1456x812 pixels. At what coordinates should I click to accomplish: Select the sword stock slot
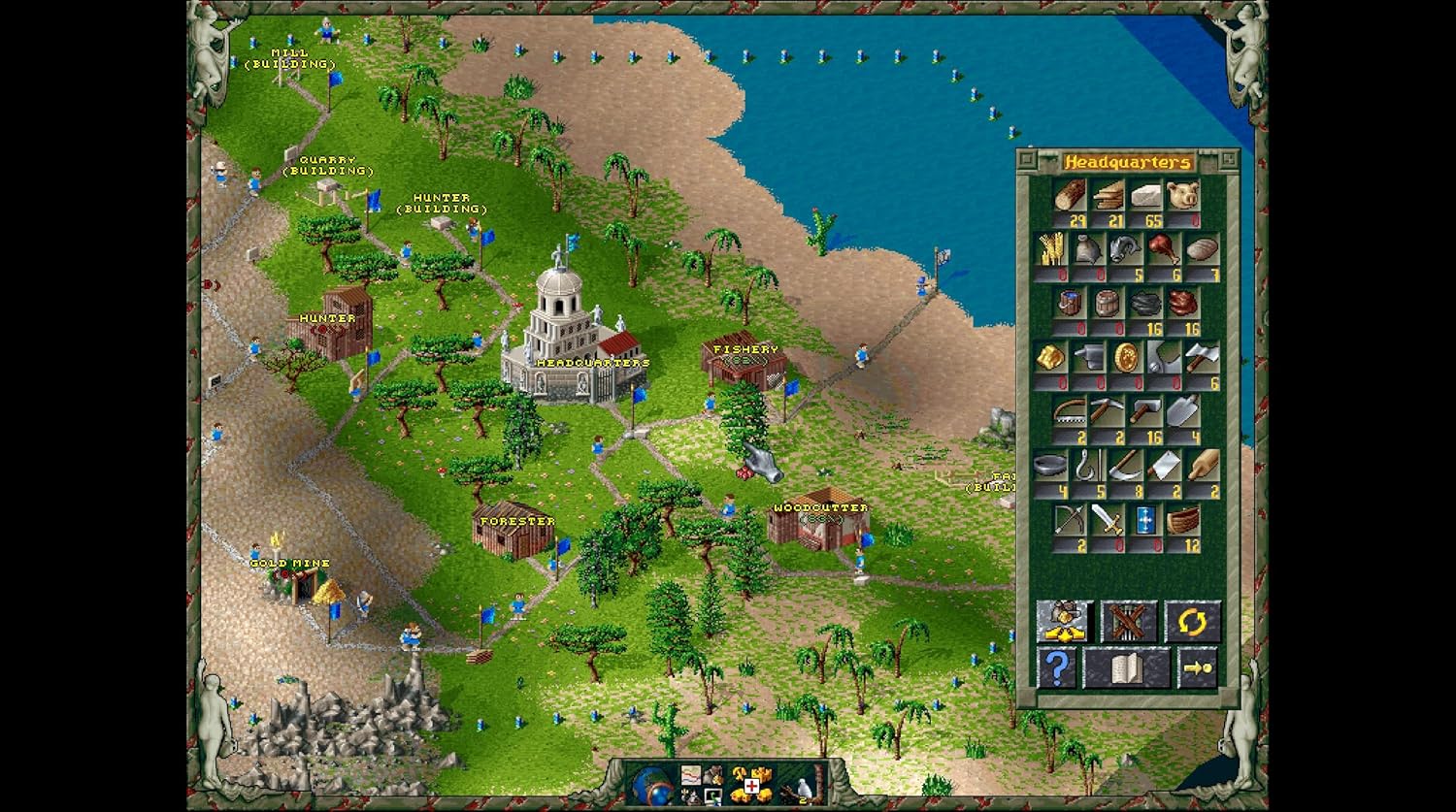point(1107,520)
